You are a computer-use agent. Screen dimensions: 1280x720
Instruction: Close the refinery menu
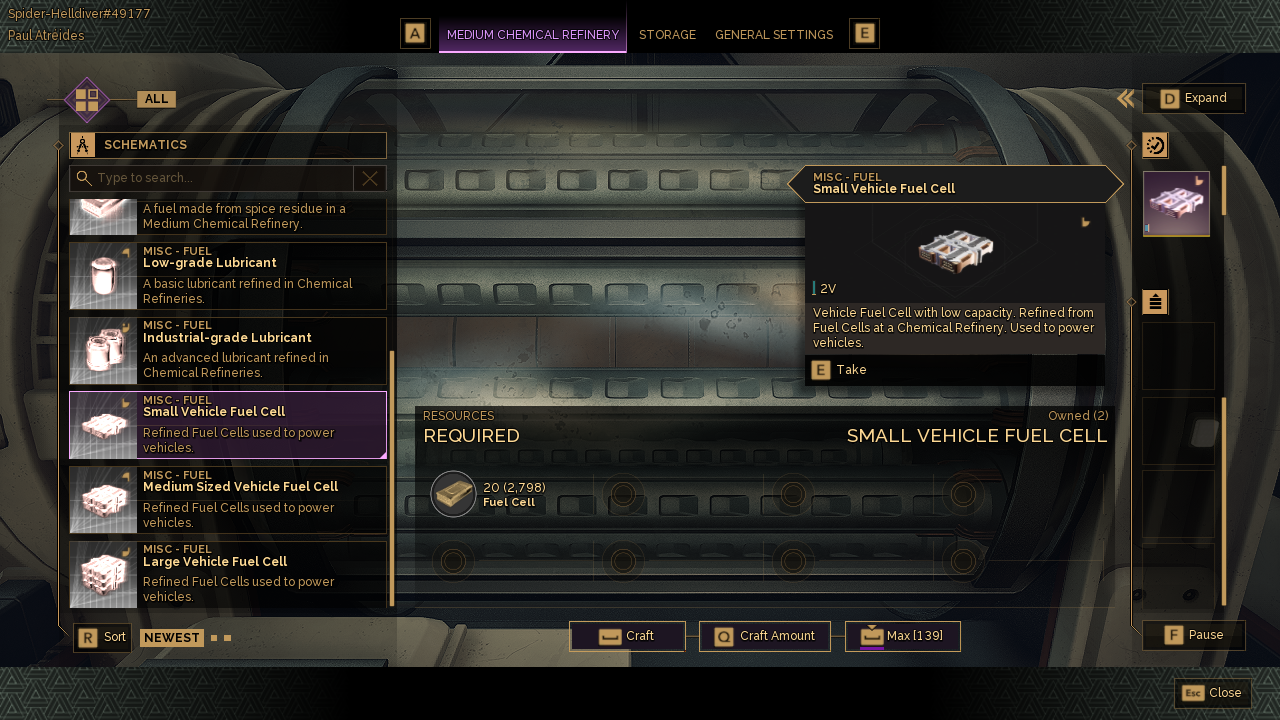[1213, 693]
